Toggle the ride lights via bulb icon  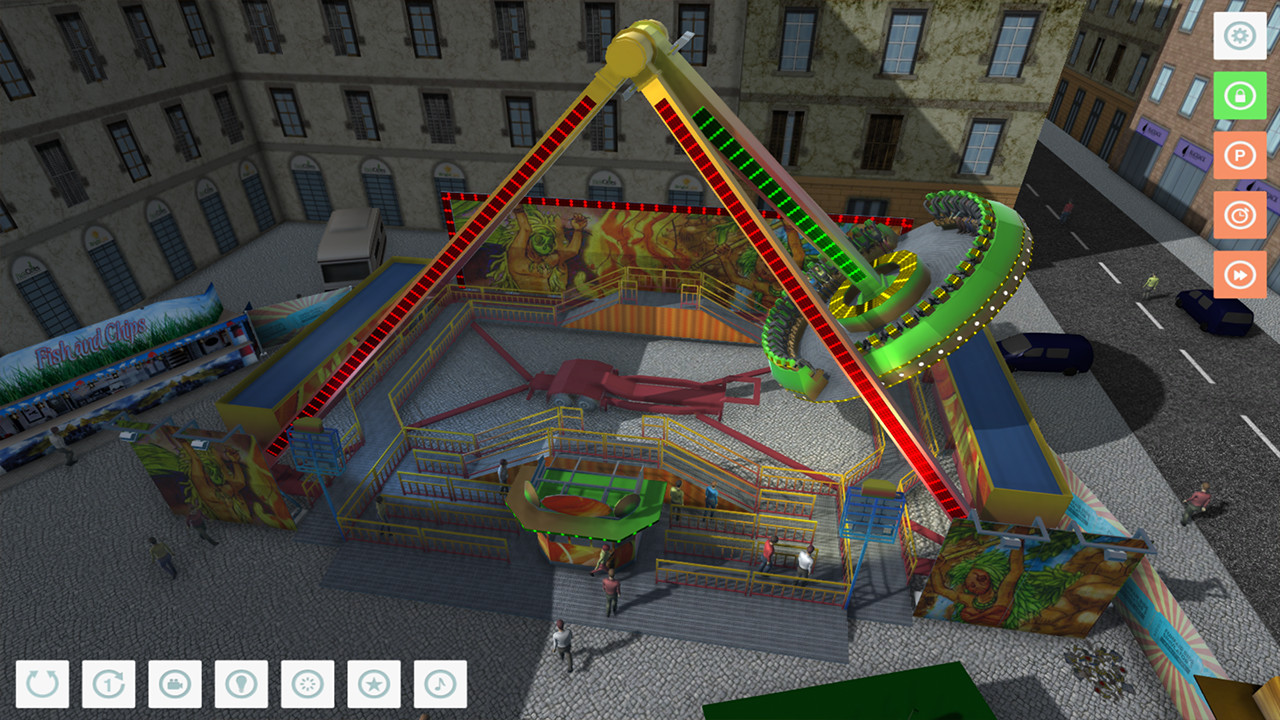tap(241, 685)
